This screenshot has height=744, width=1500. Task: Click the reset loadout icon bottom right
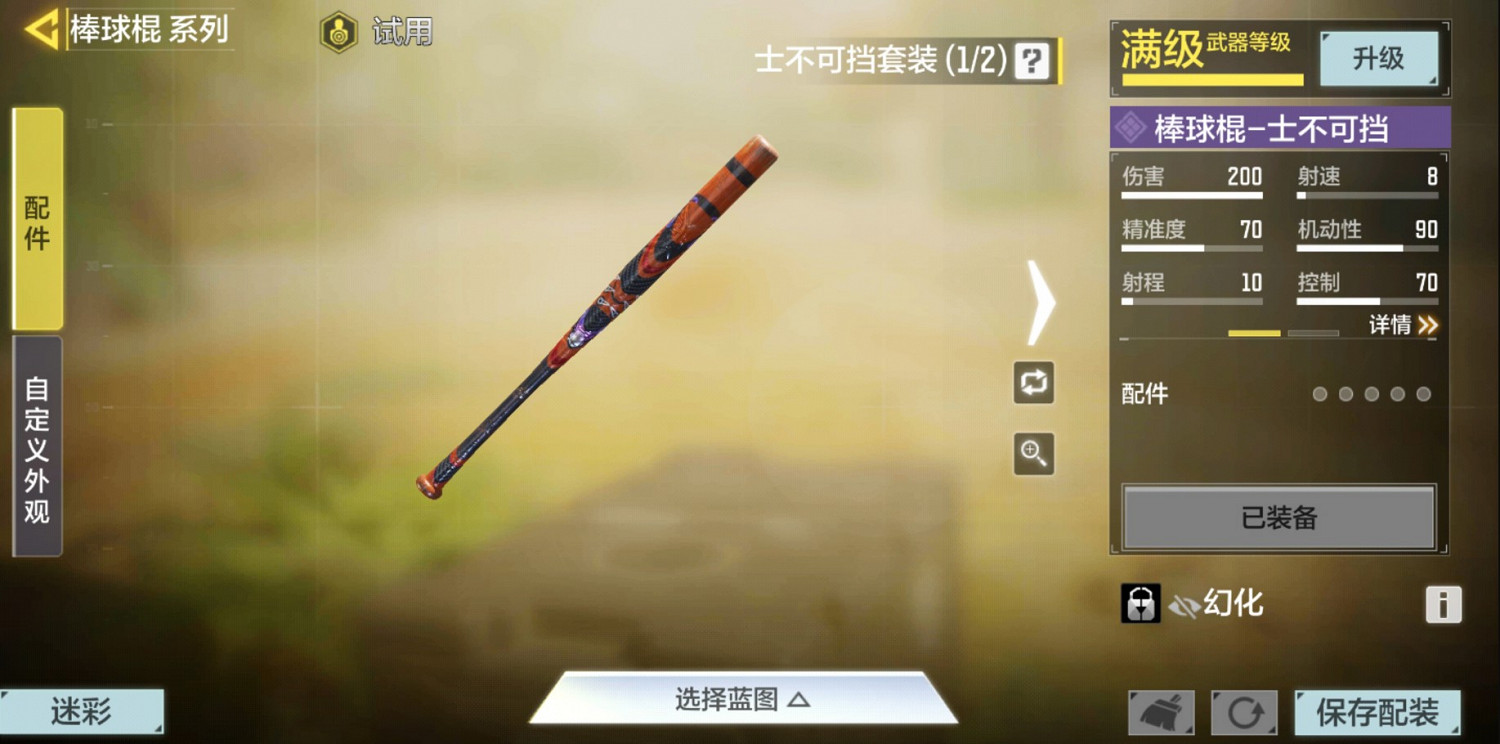coord(1244,712)
